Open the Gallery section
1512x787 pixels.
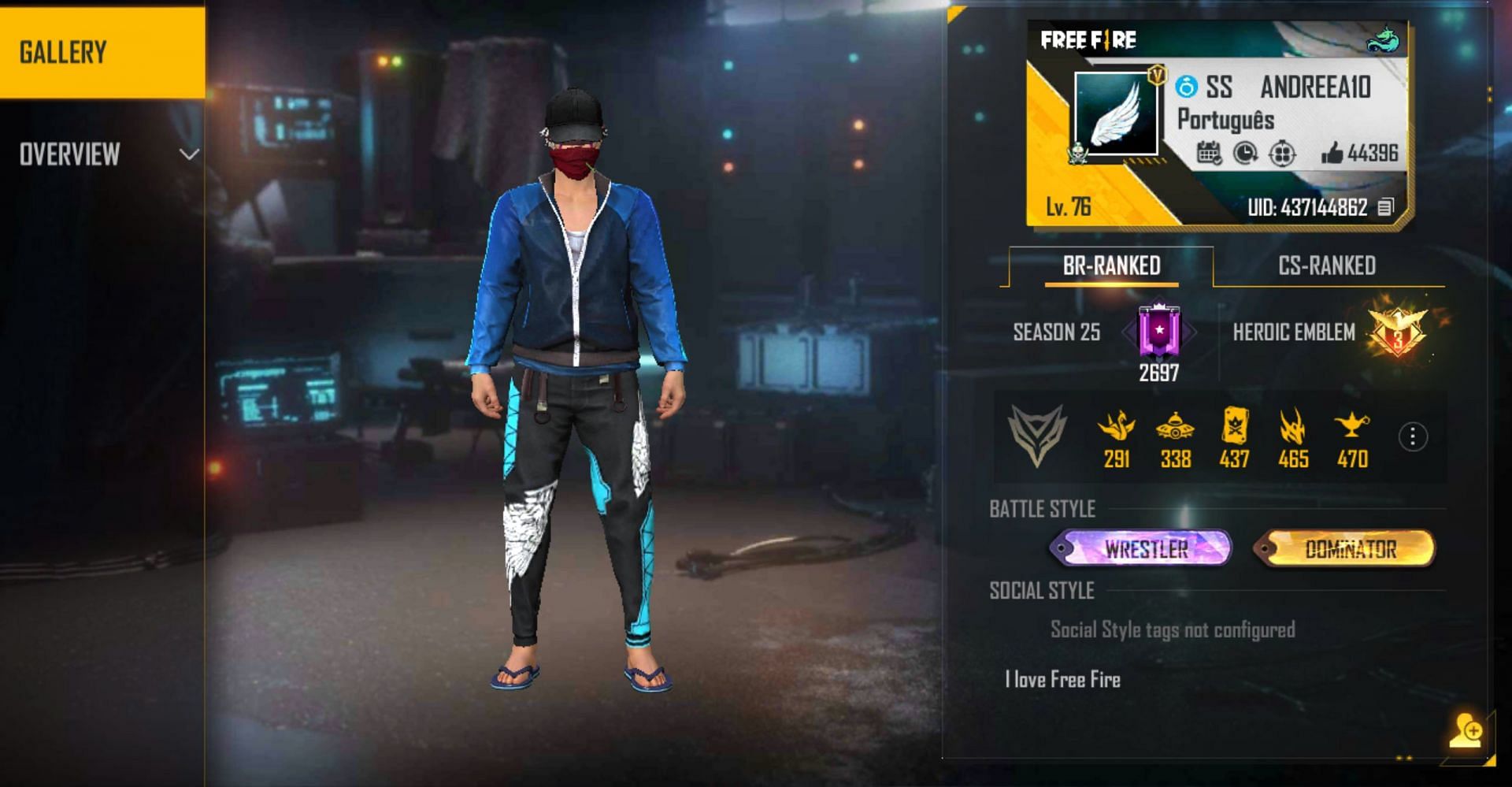102,52
